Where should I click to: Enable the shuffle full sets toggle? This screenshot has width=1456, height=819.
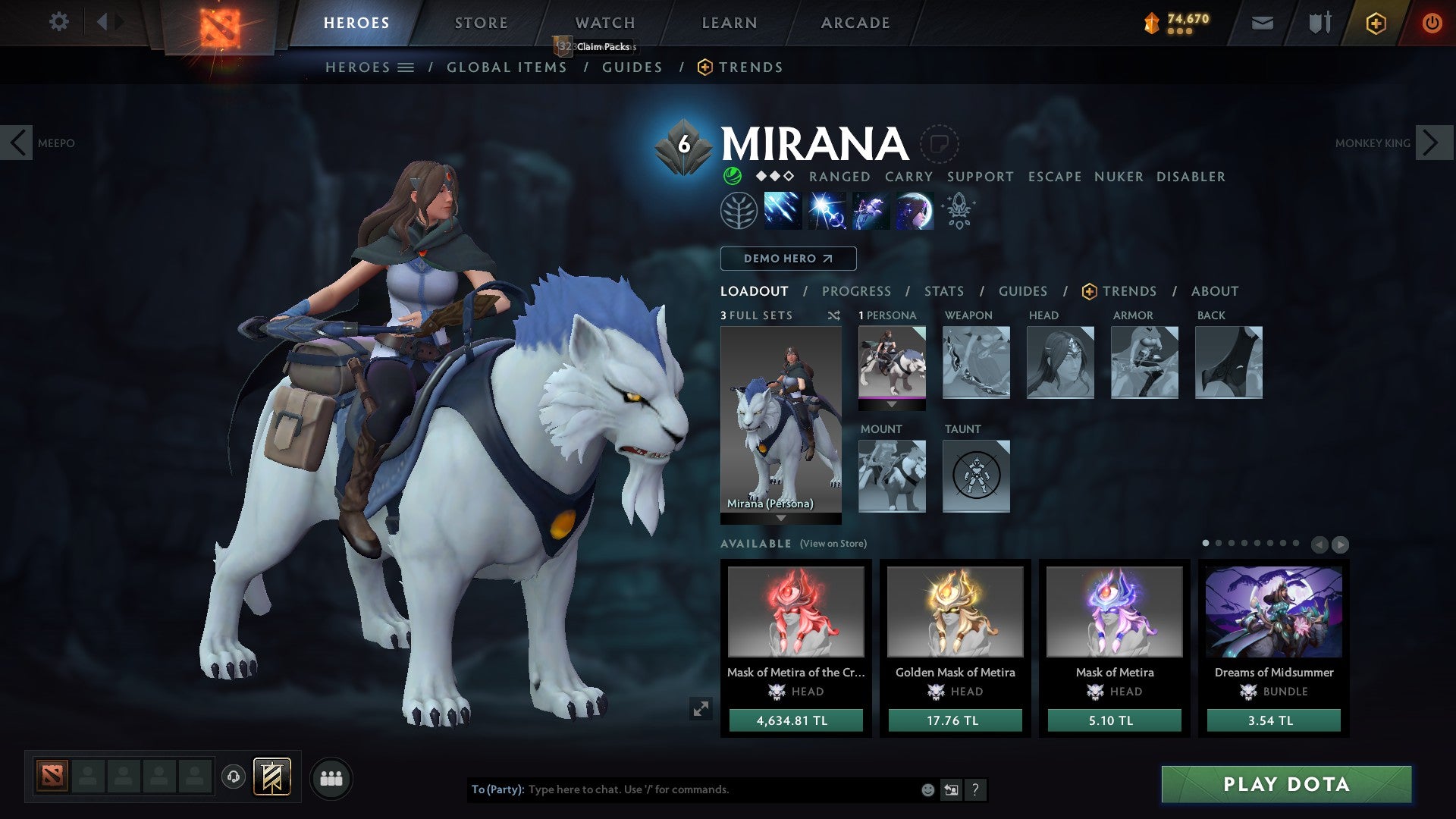(834, 315)
